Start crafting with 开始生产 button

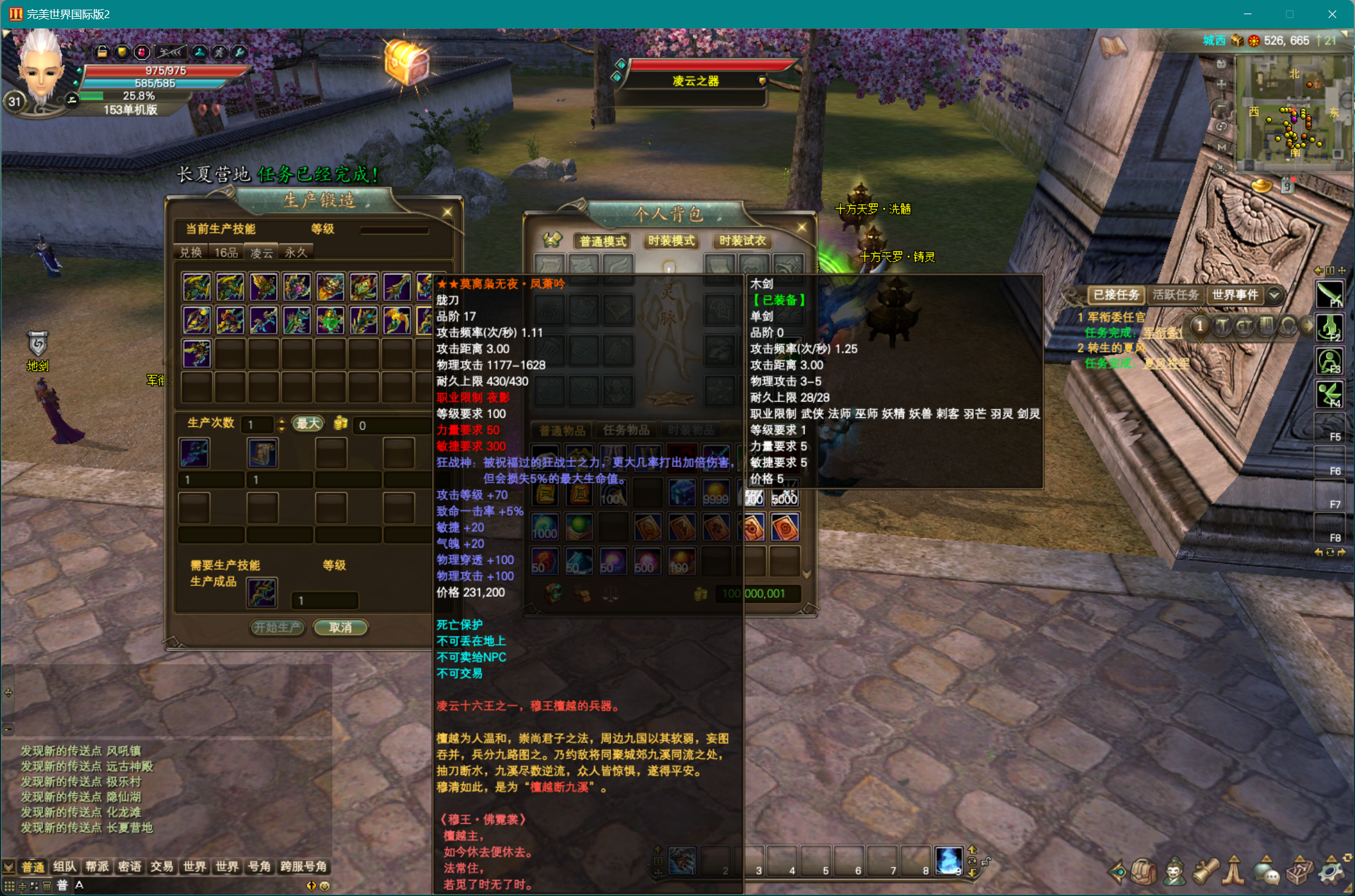point(277,627)
